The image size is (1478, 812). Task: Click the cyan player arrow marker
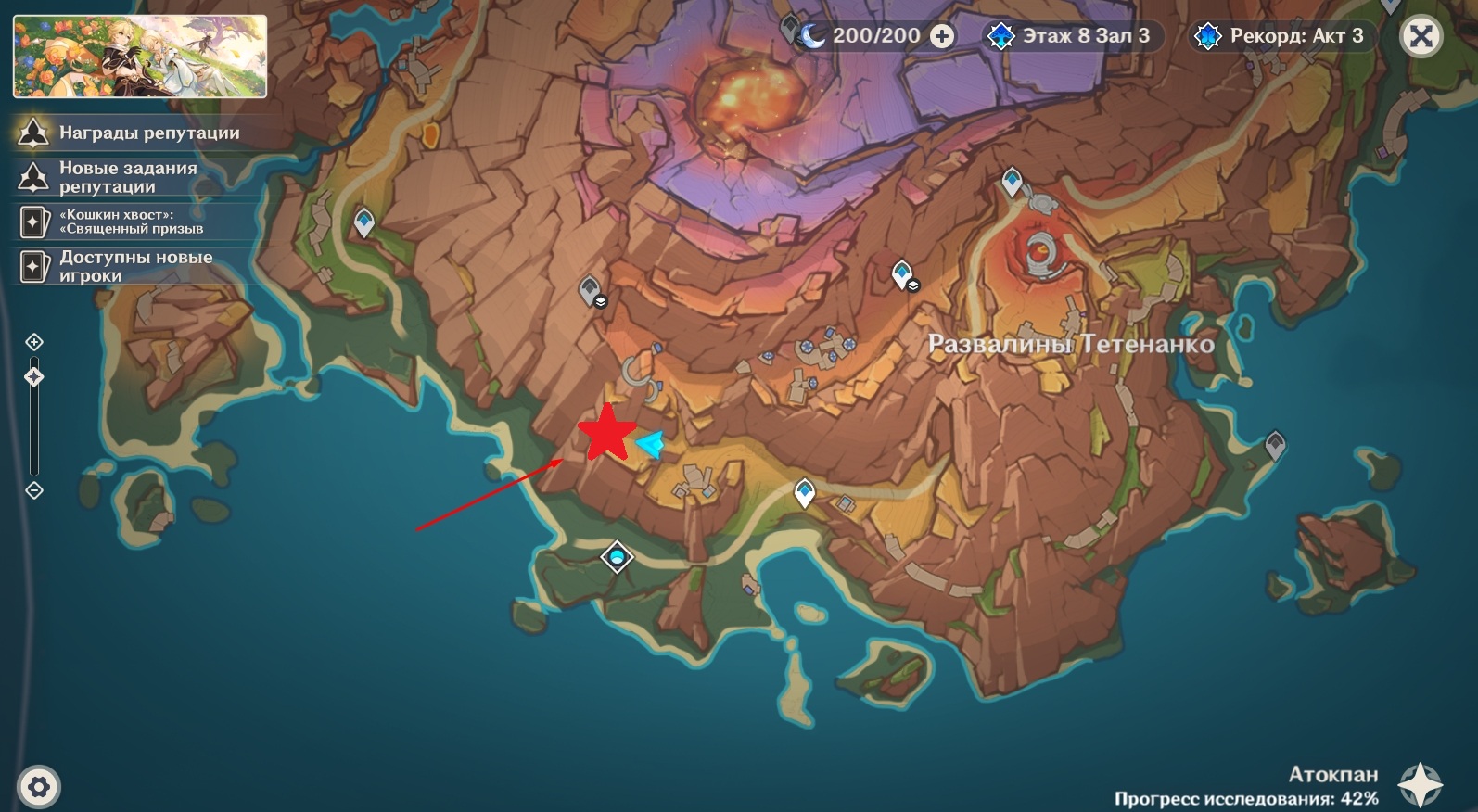[652, 445]
